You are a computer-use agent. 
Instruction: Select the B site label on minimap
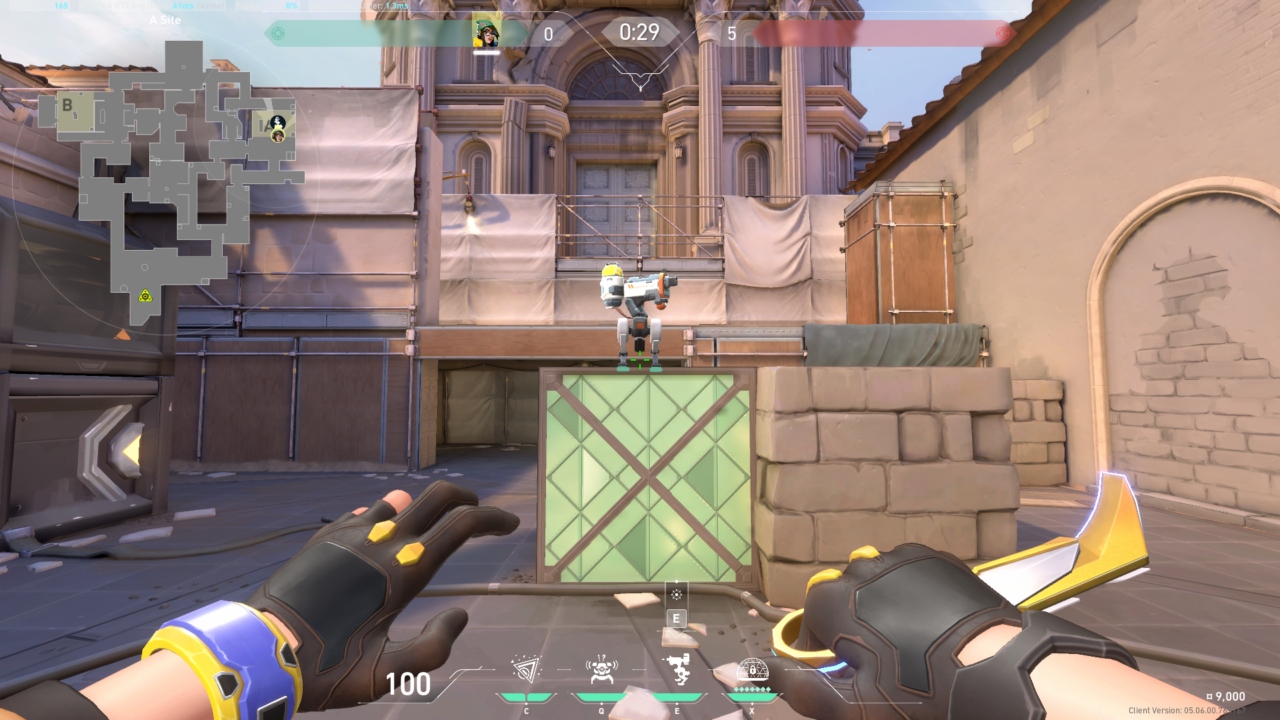click(x=67, y=104)
